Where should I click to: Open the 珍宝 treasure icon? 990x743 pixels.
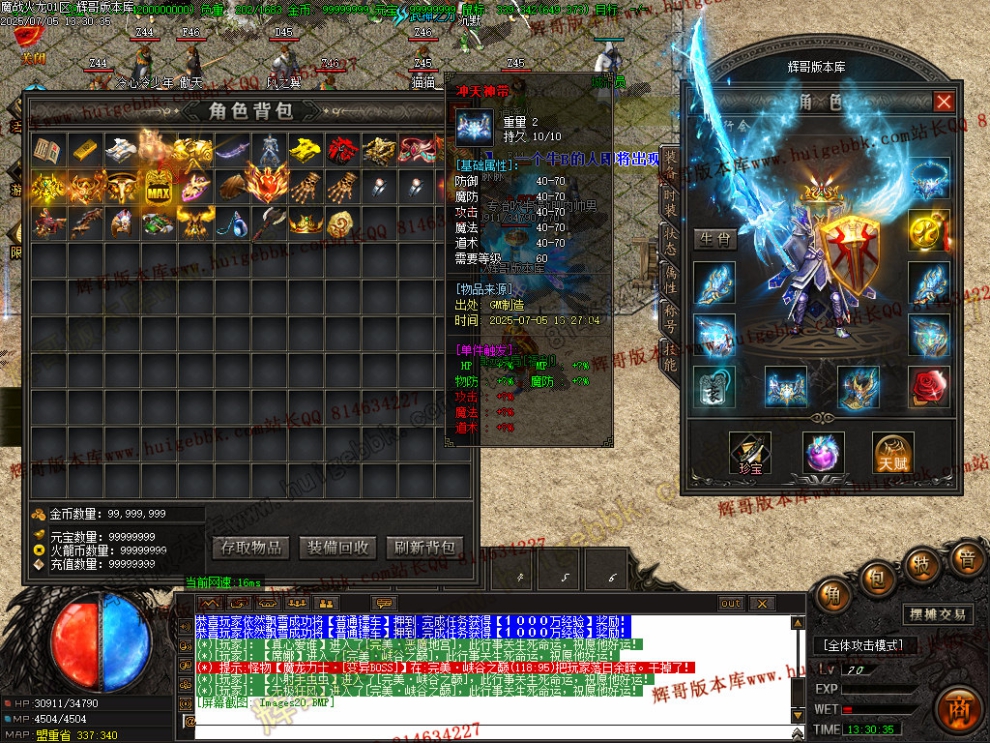point(749,453)
